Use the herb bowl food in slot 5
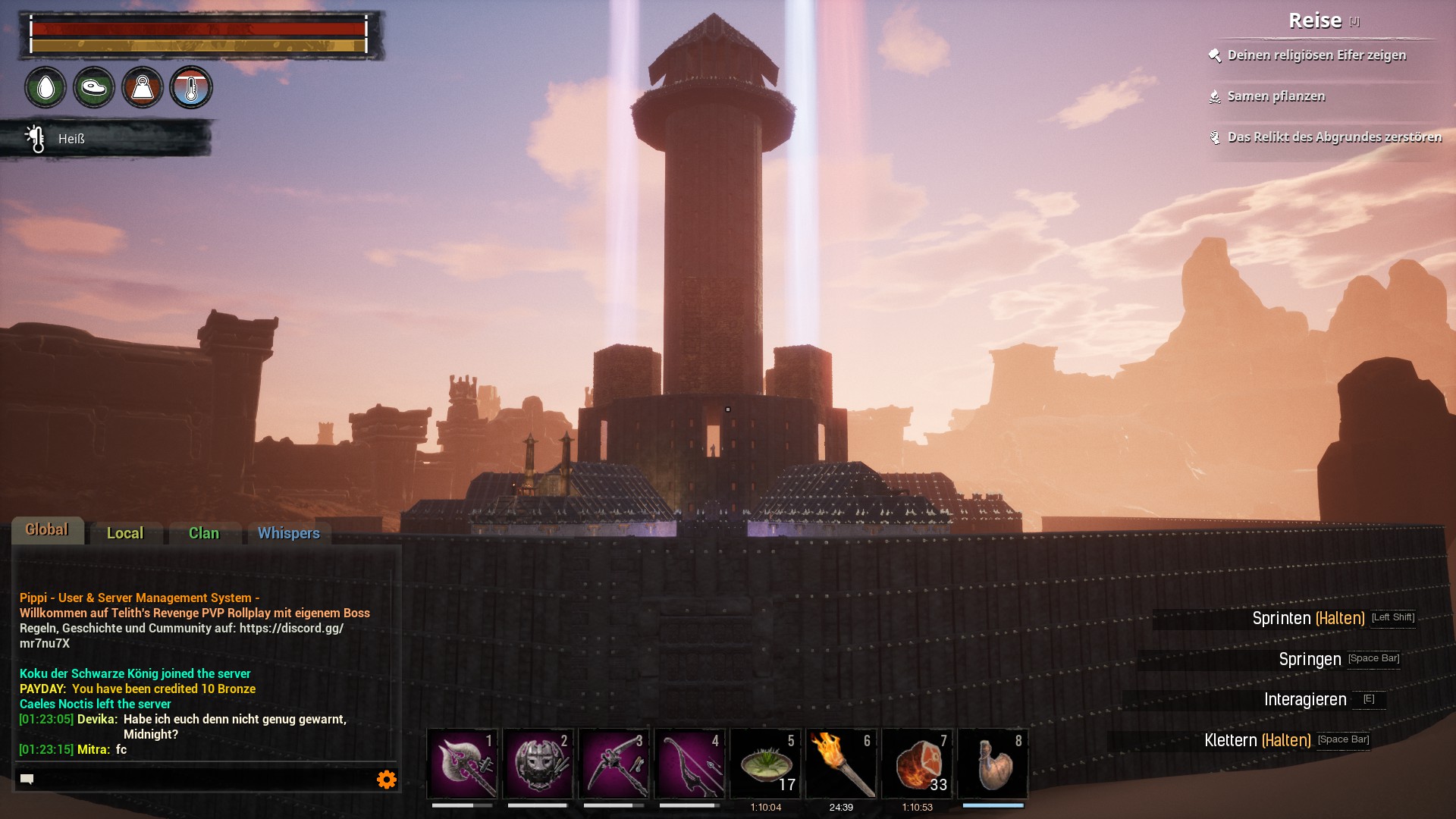The width and height of the screenshot is (1456, 819). coord(765,764)
